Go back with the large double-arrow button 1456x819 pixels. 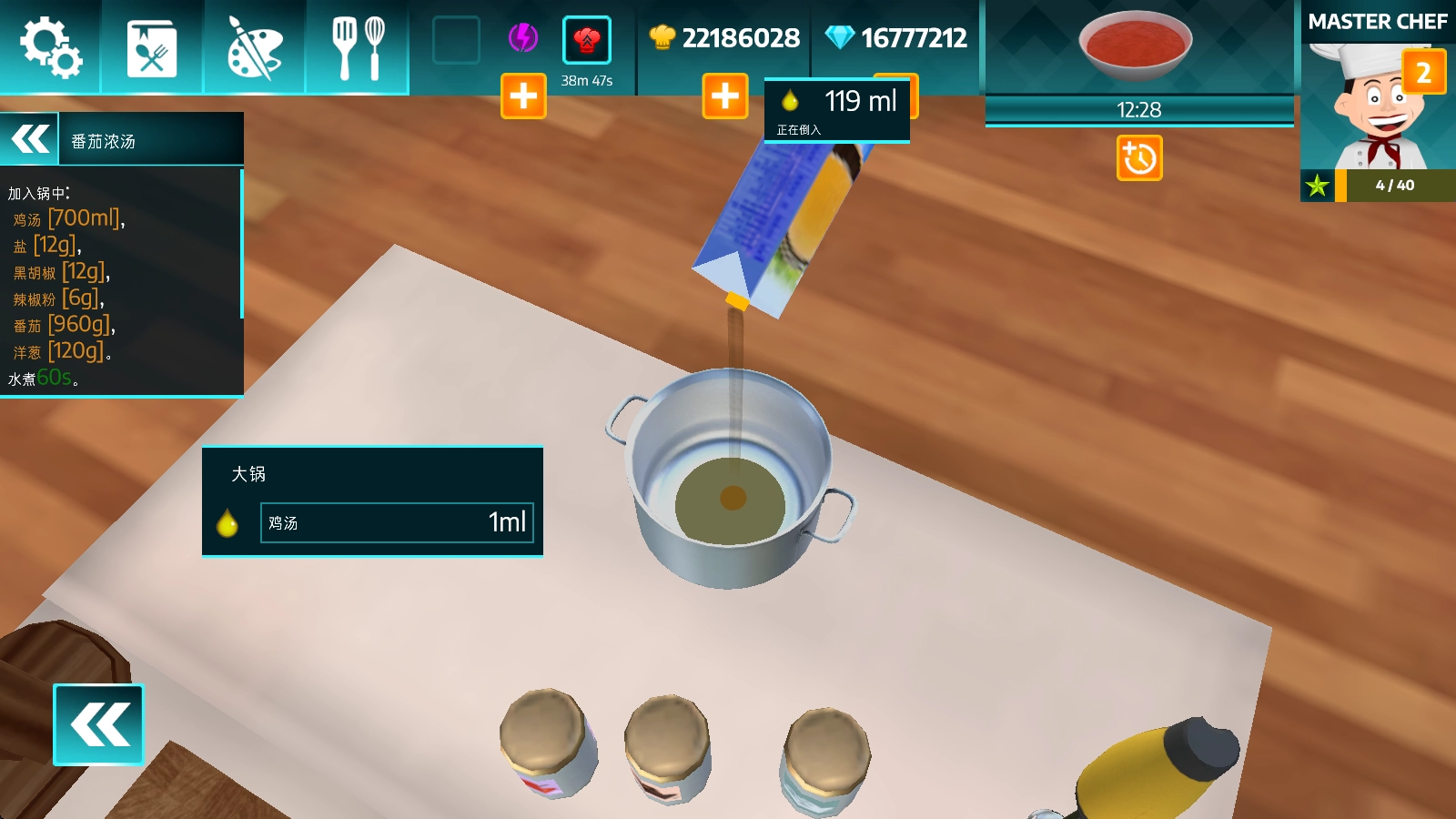pos(98,724)
